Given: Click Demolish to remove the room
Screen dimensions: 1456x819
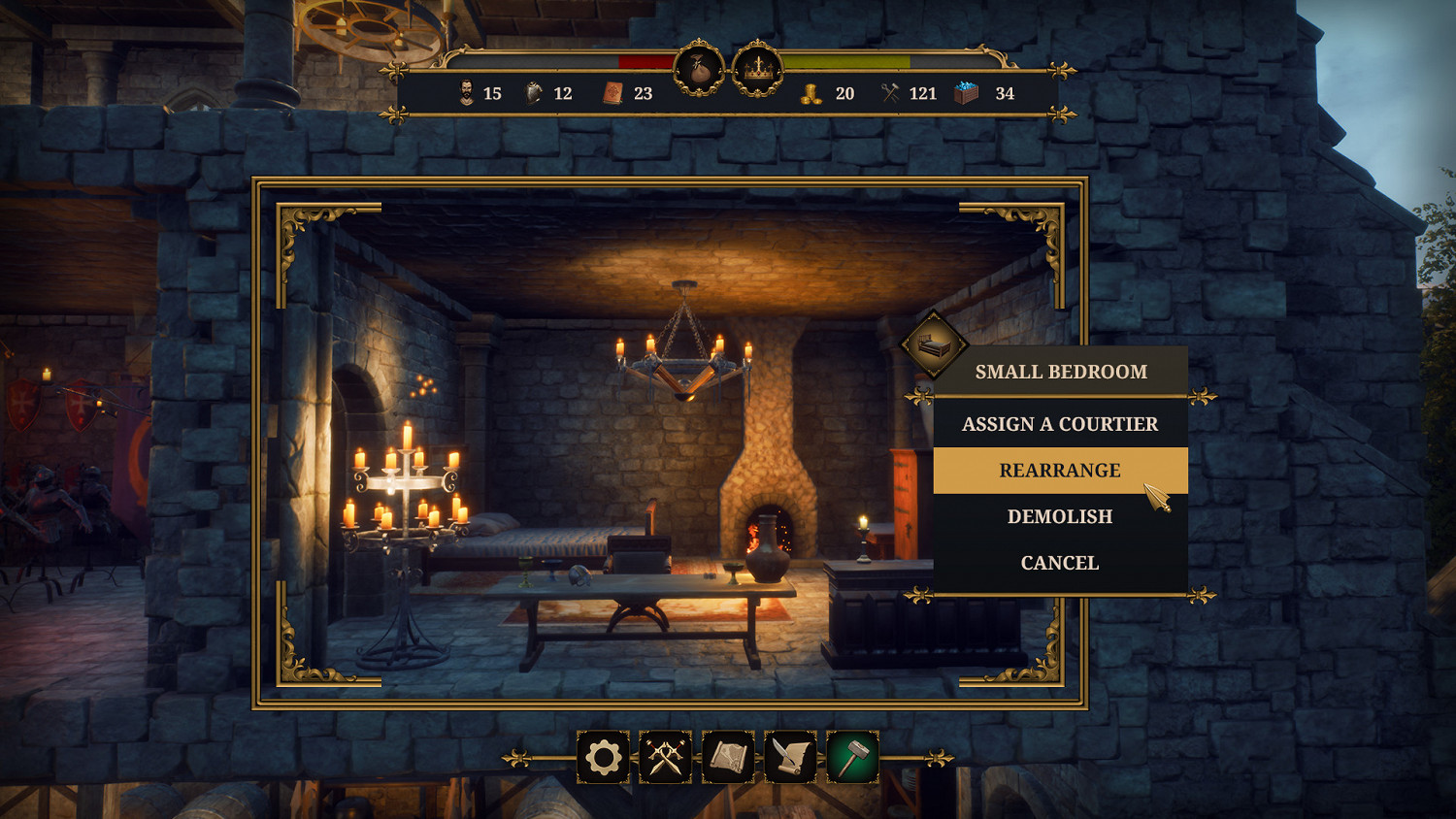Looking at the screenshot, I should pyautogui.click(x=1061, y=516).
